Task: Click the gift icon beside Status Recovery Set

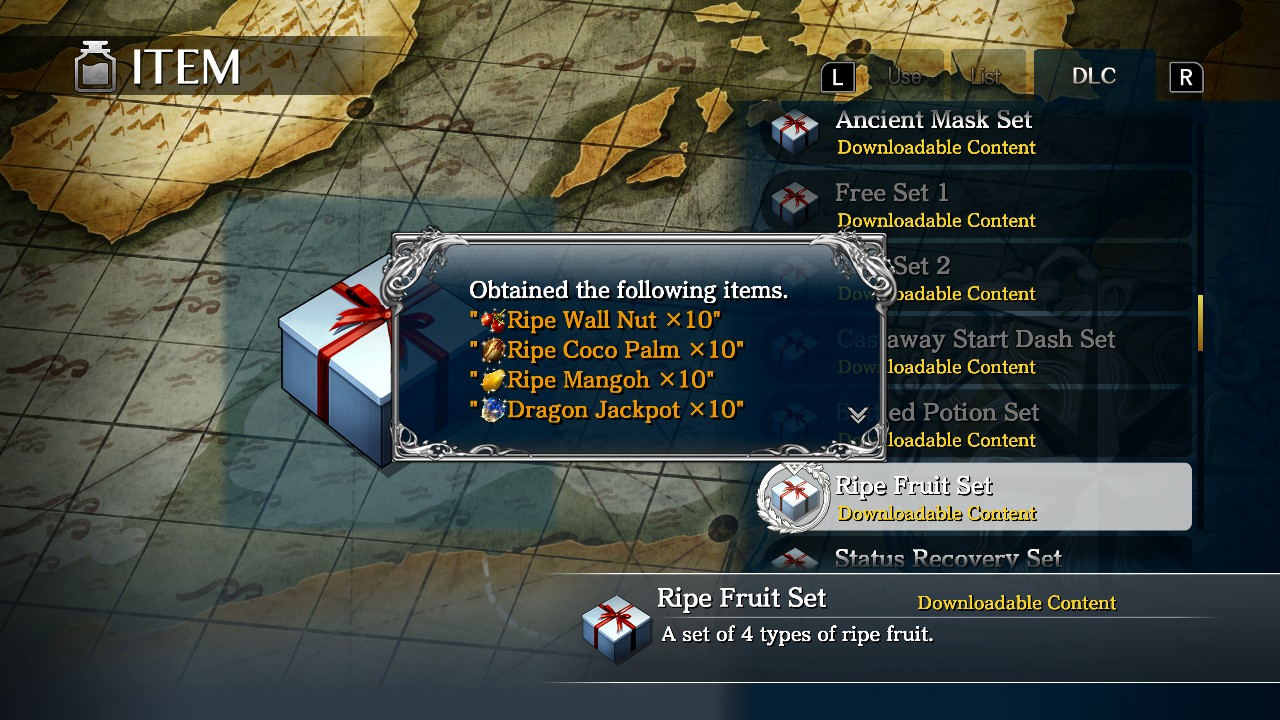Action: tap(795, 560)
